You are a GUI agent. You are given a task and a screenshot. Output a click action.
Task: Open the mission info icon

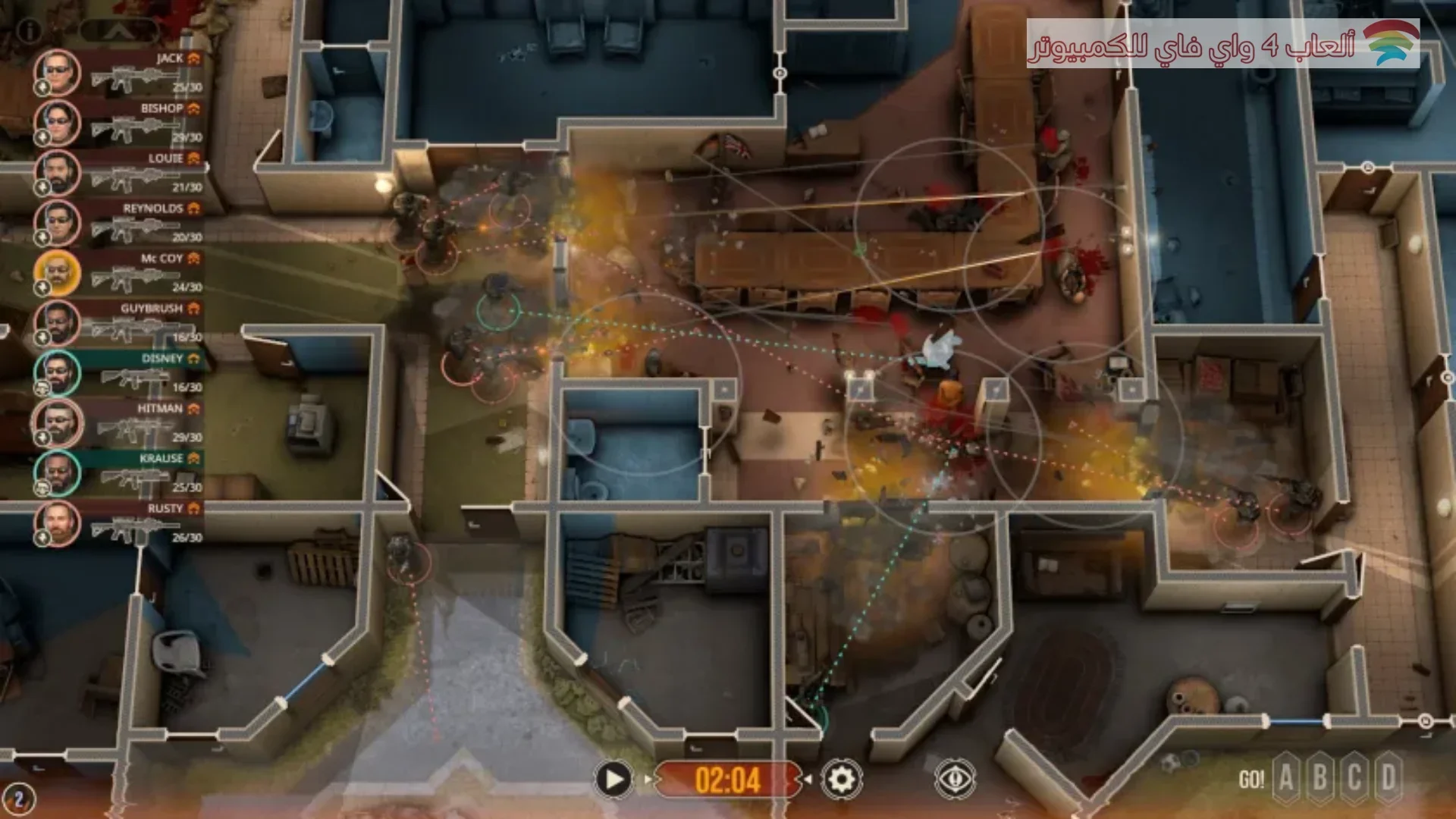tap(29, 30)
